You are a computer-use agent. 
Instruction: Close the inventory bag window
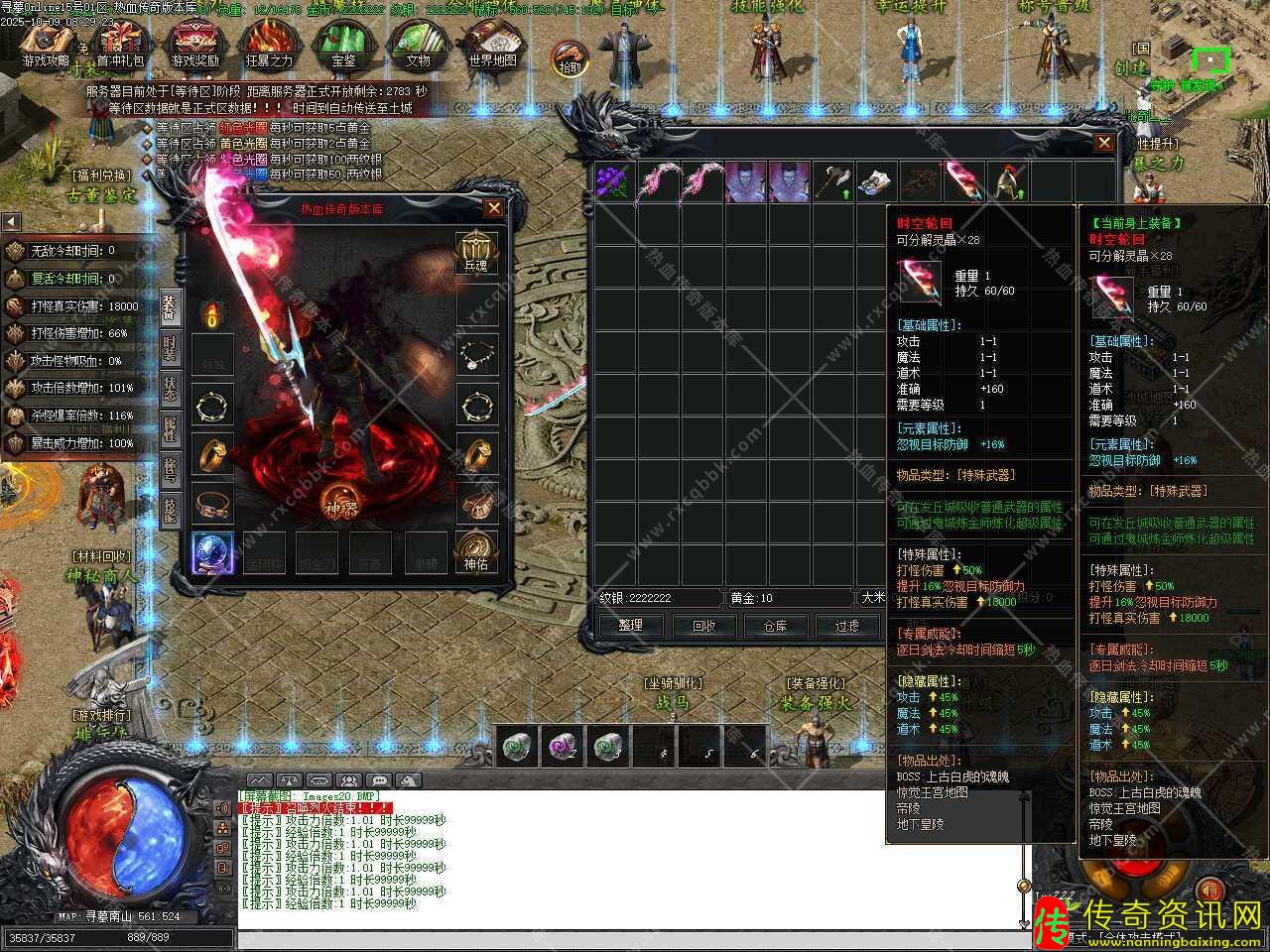[x=1104, y=144]
